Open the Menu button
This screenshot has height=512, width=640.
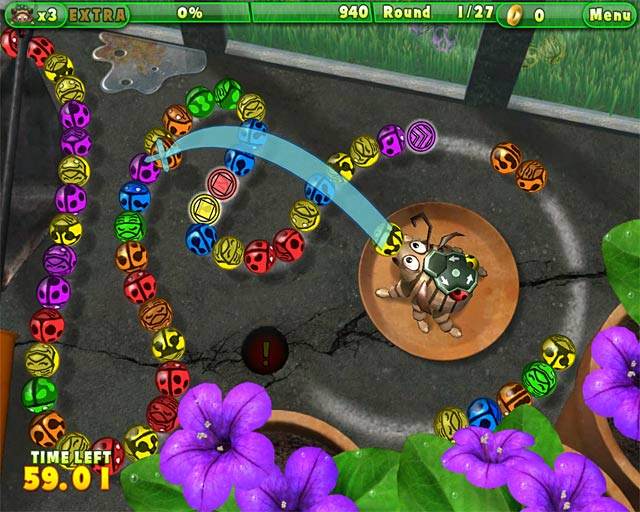click(x=609, y=14)
